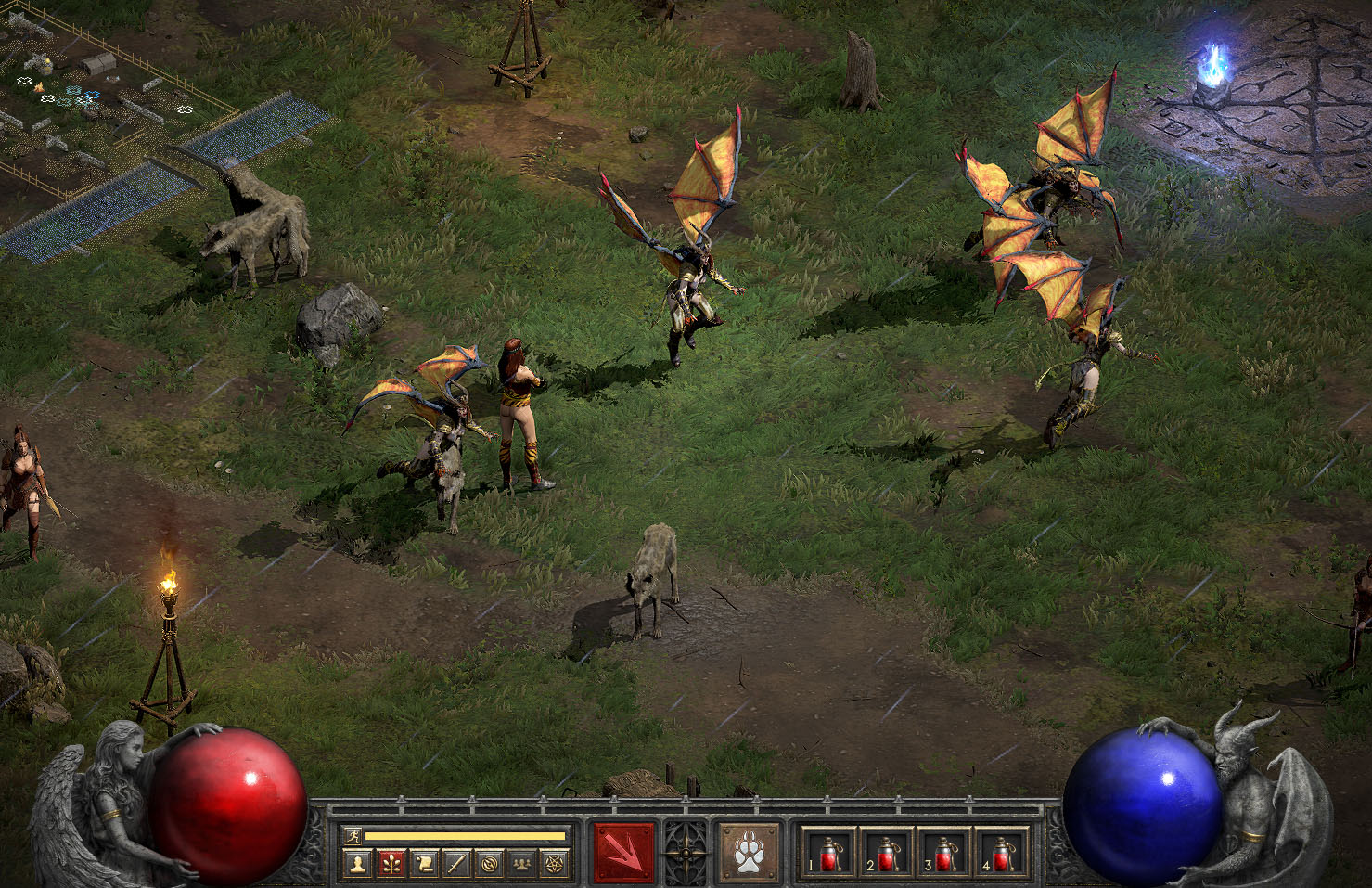Open inventory with the sword icon
Screen dimensions: 1372x888
[456, 865]
